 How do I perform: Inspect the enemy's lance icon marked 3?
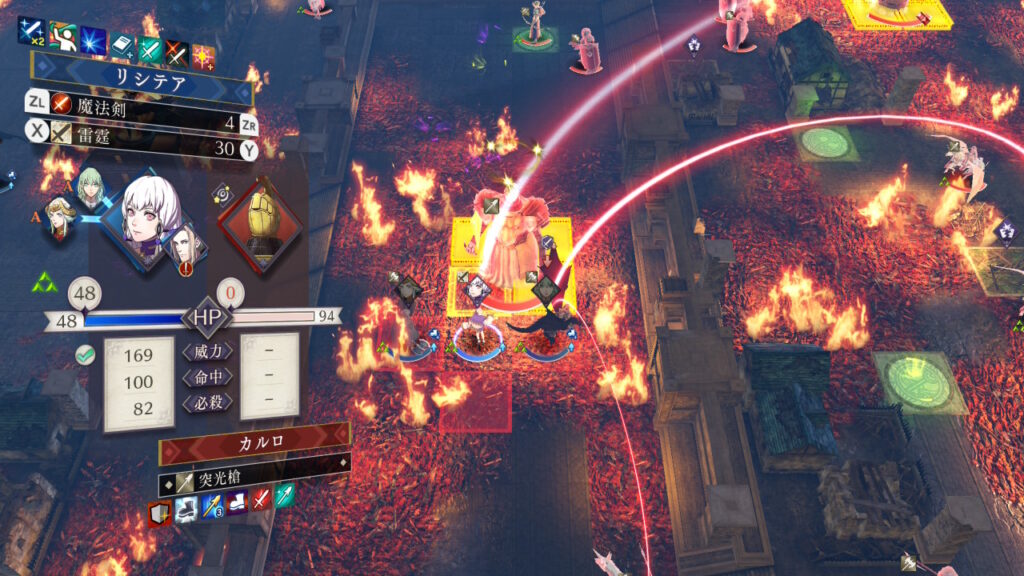[211, 507]
